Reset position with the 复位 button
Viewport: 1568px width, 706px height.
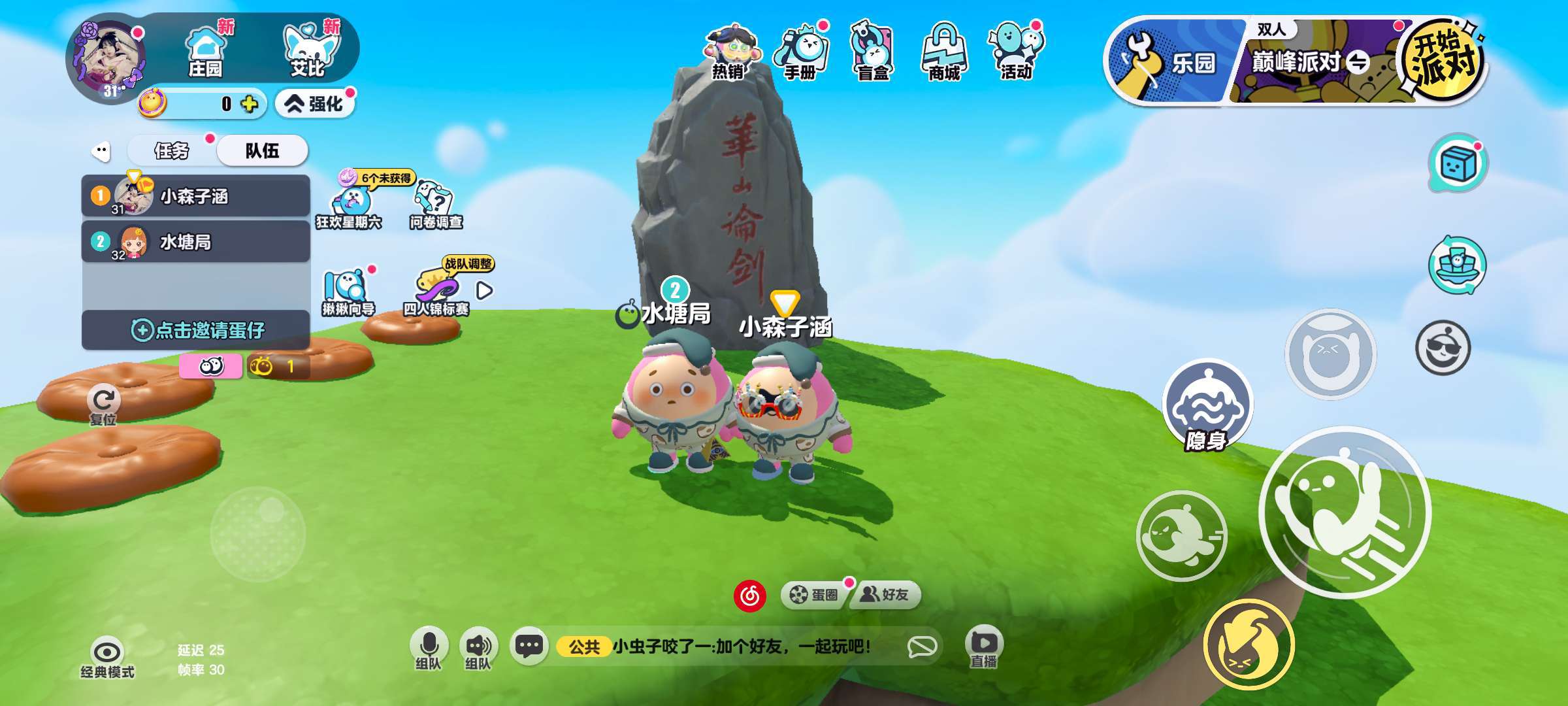click(x=103, y=405)
